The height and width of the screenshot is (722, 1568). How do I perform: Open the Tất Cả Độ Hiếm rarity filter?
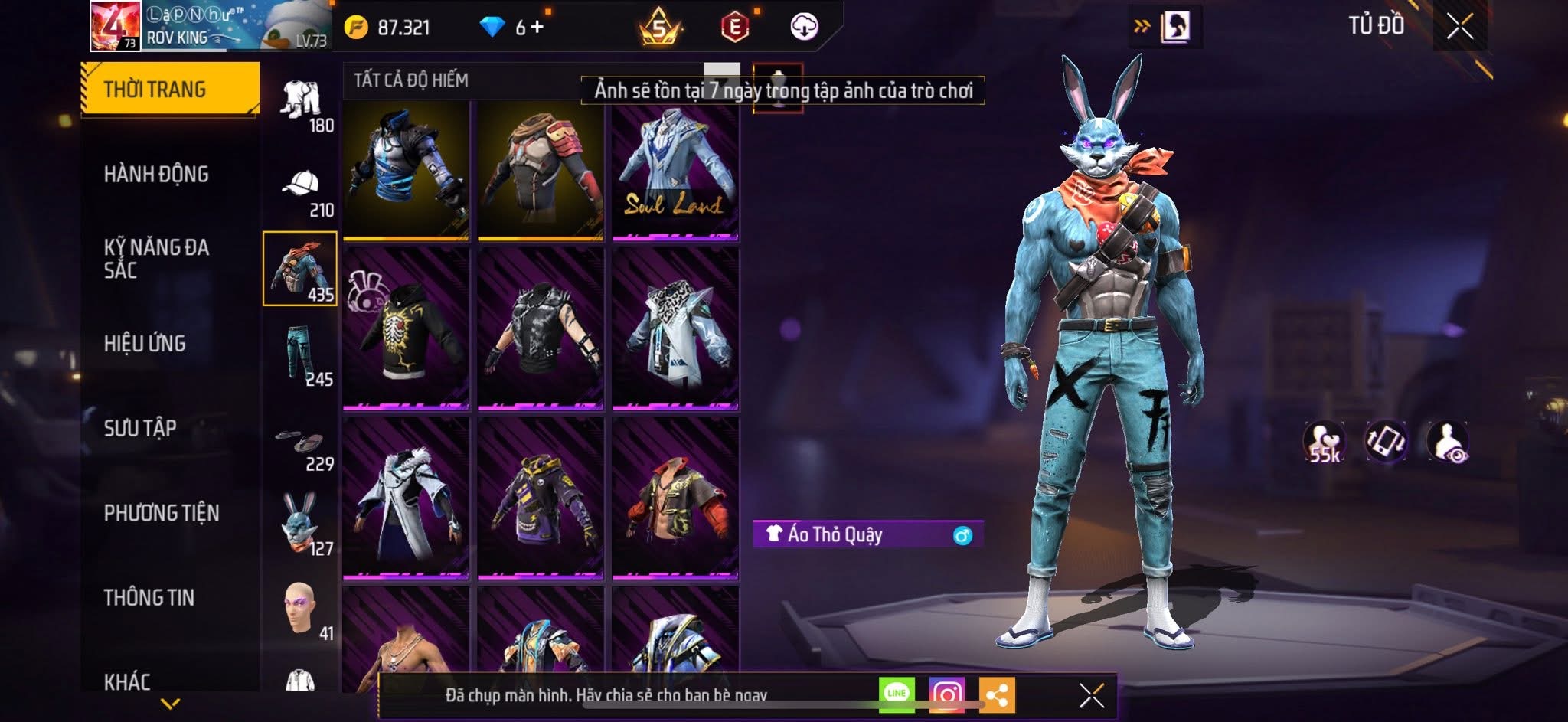tap(411, 80)
